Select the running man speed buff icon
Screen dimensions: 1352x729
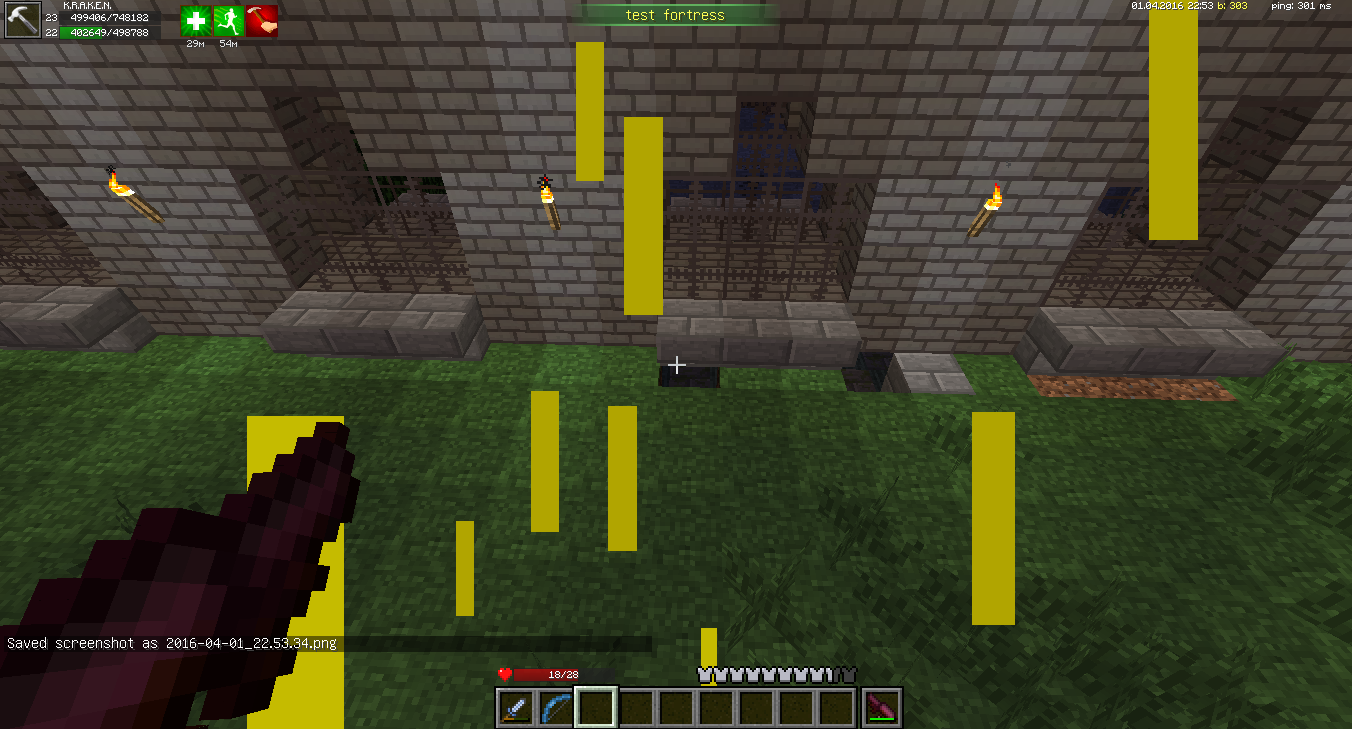tap(229, 21)
